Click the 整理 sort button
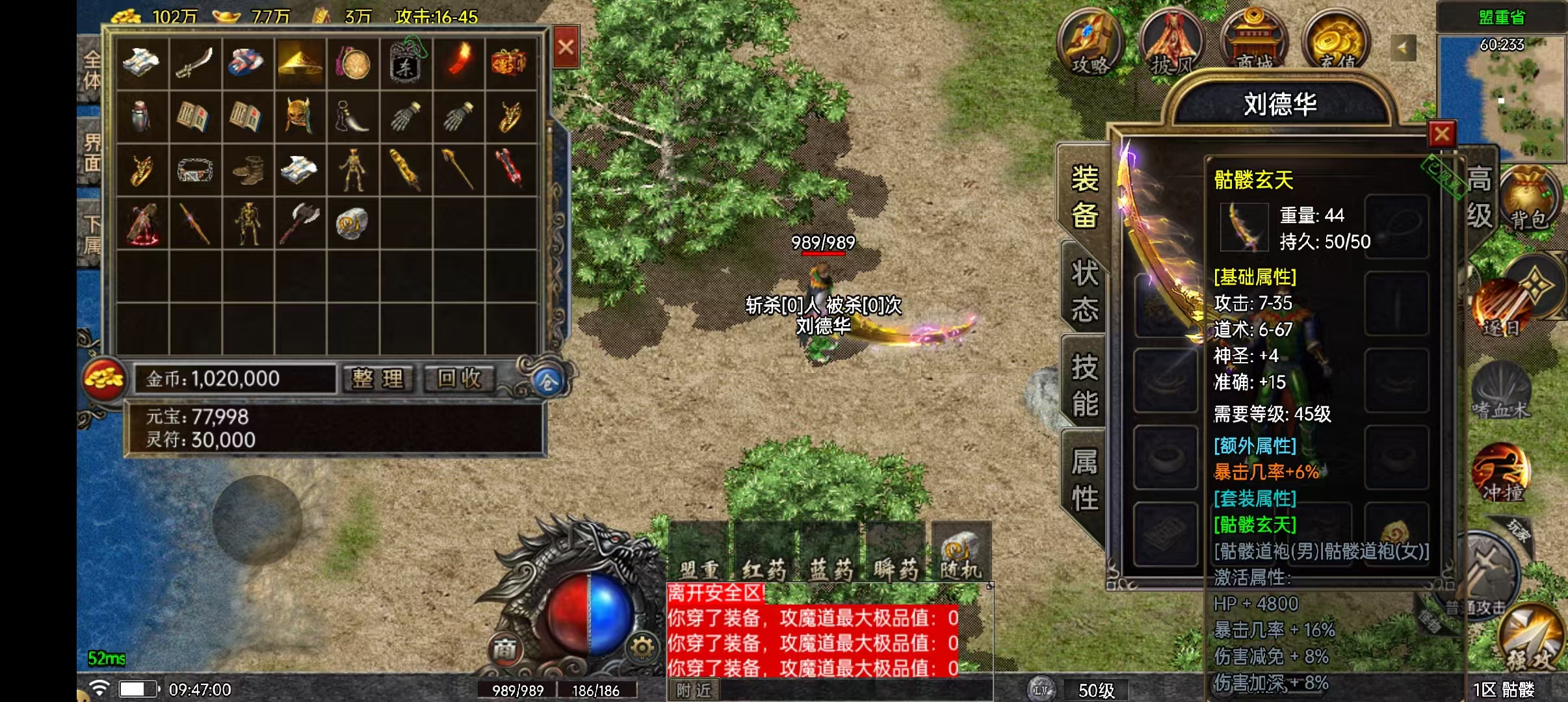Screen dimensions: 1568x702 tap(378, 378)
